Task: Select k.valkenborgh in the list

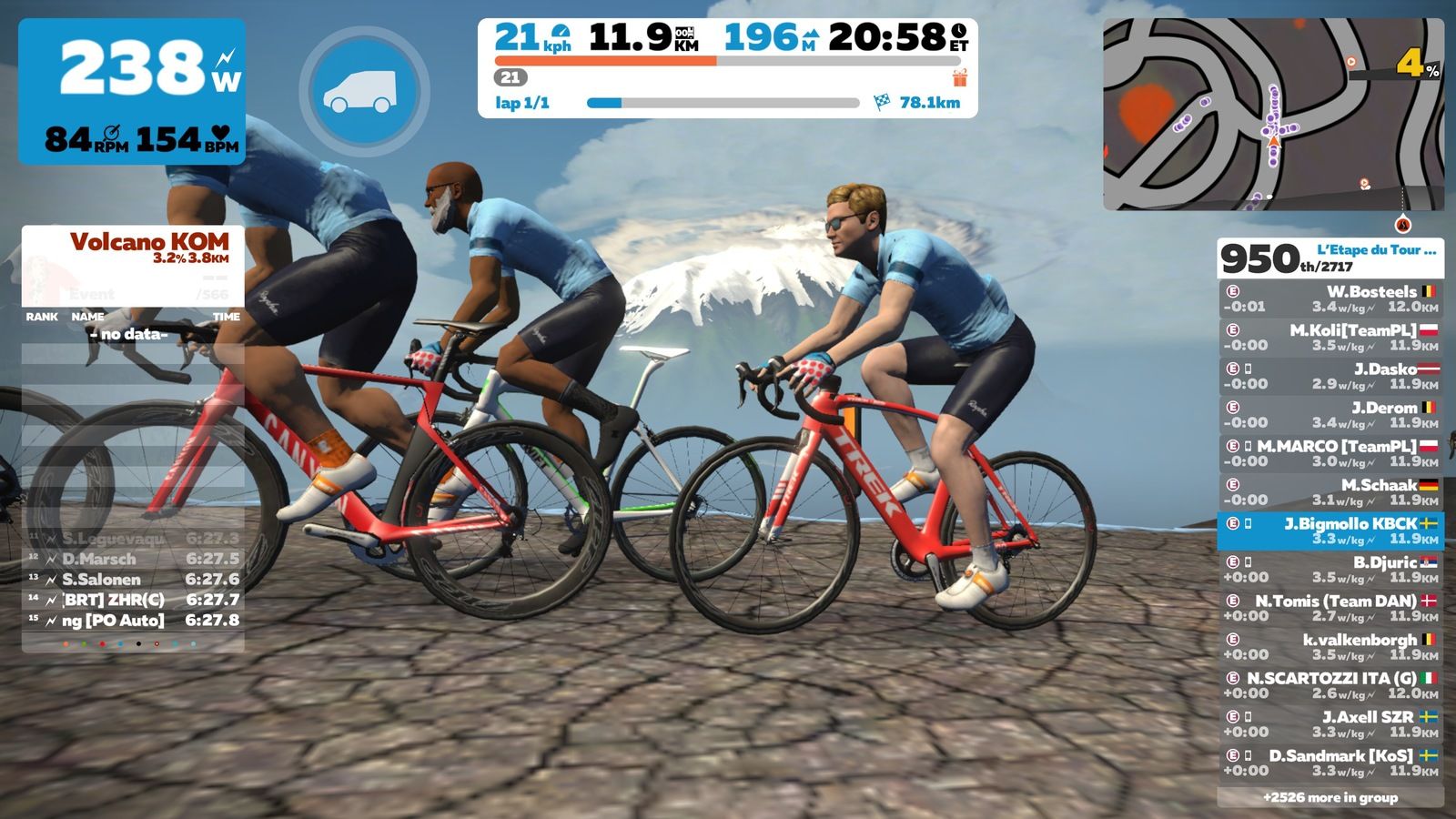Action: click(1330, 647)
